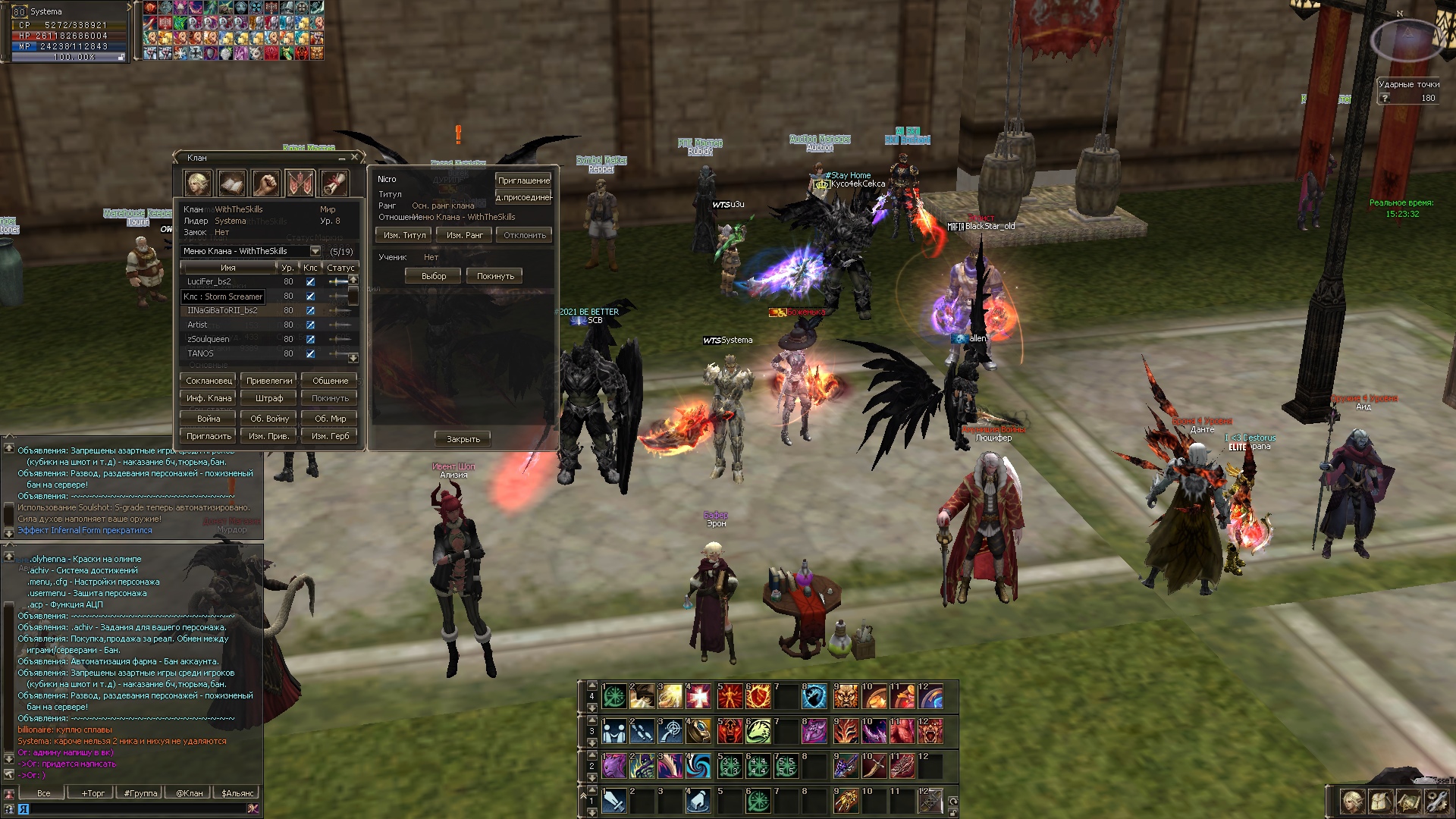
Task: Switch chat to the @Клан tab
Action: [190, 793]
